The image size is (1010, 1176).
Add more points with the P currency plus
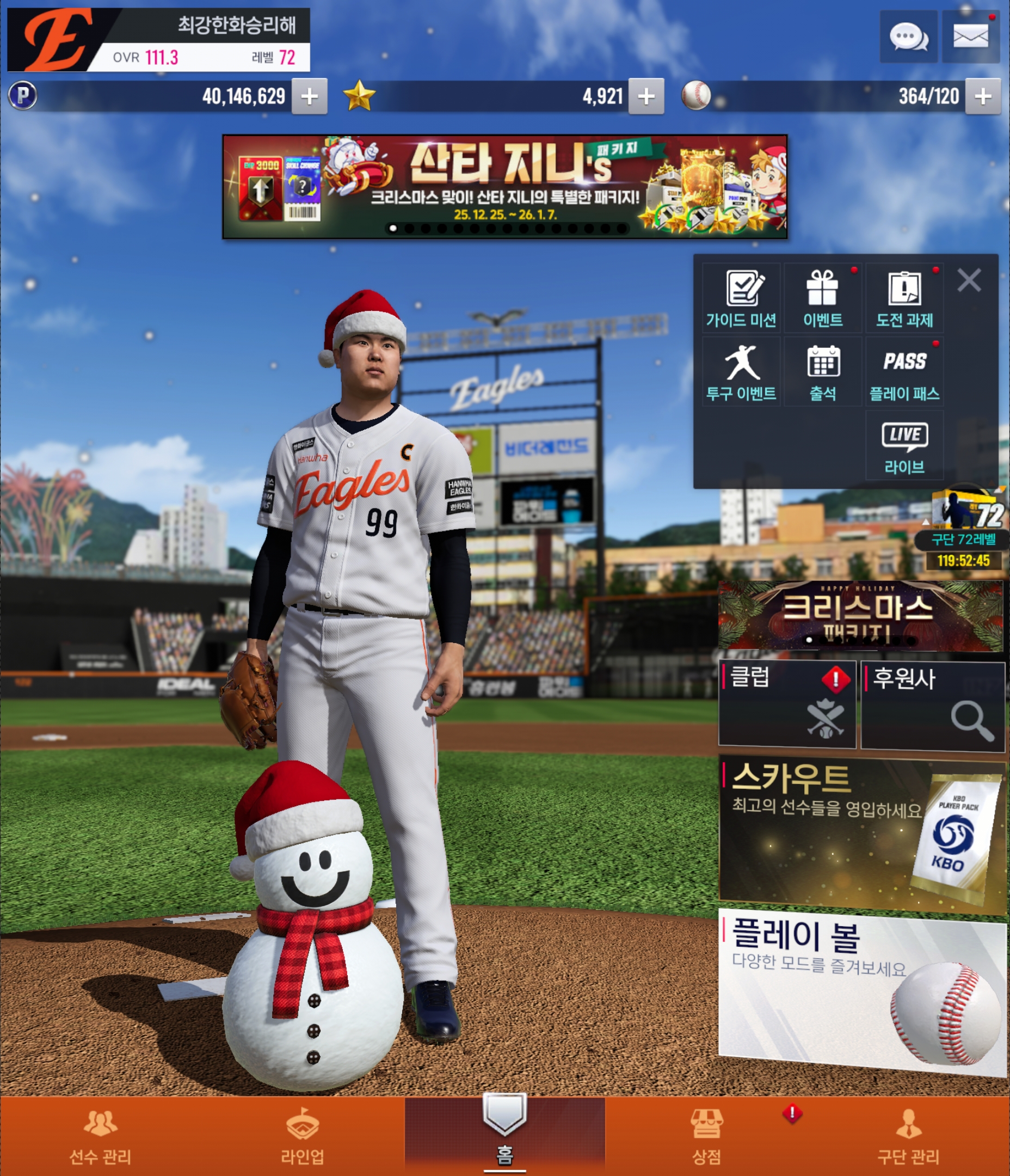click(x=309, y=96)
